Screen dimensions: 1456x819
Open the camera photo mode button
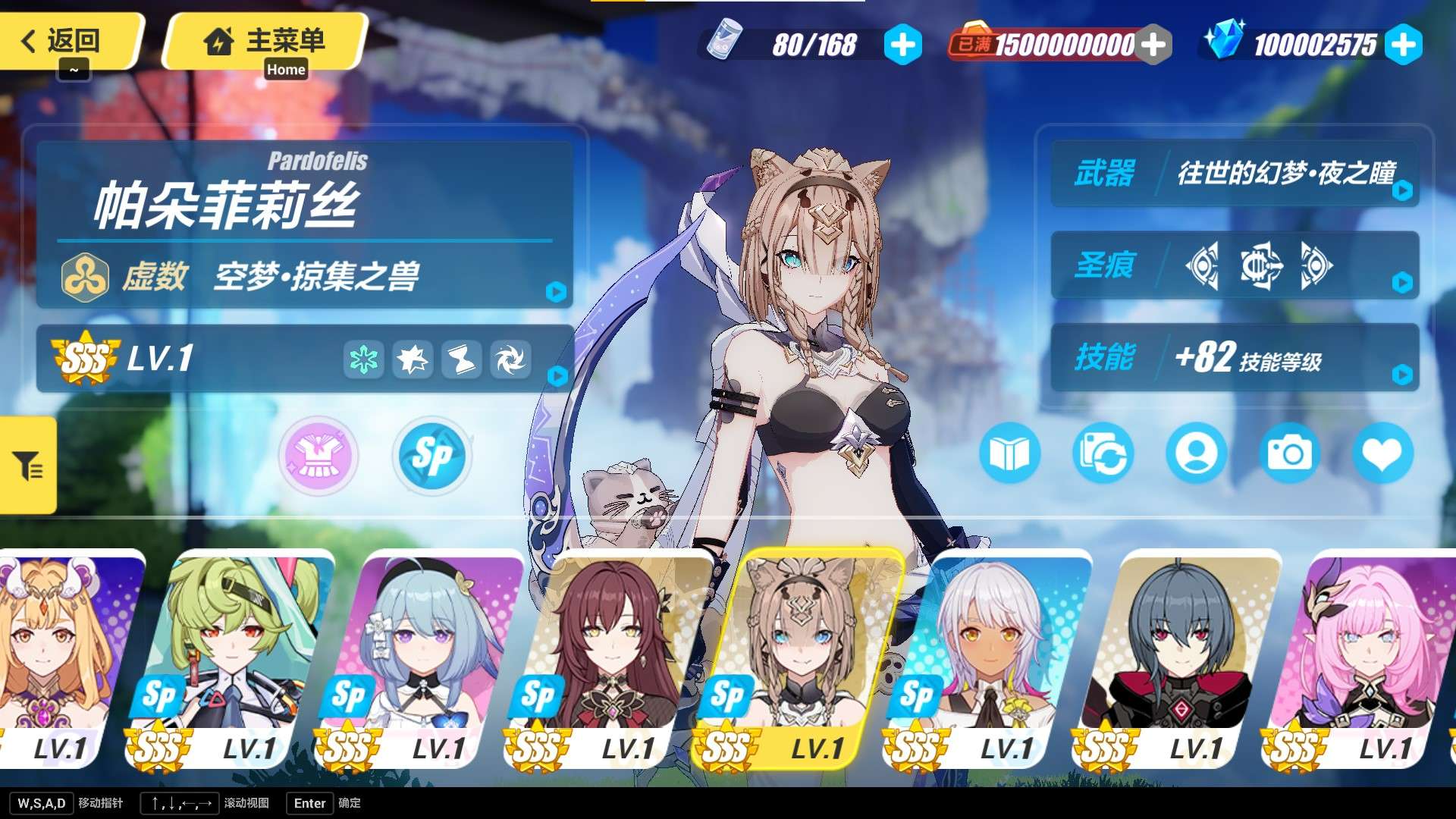1289,453
